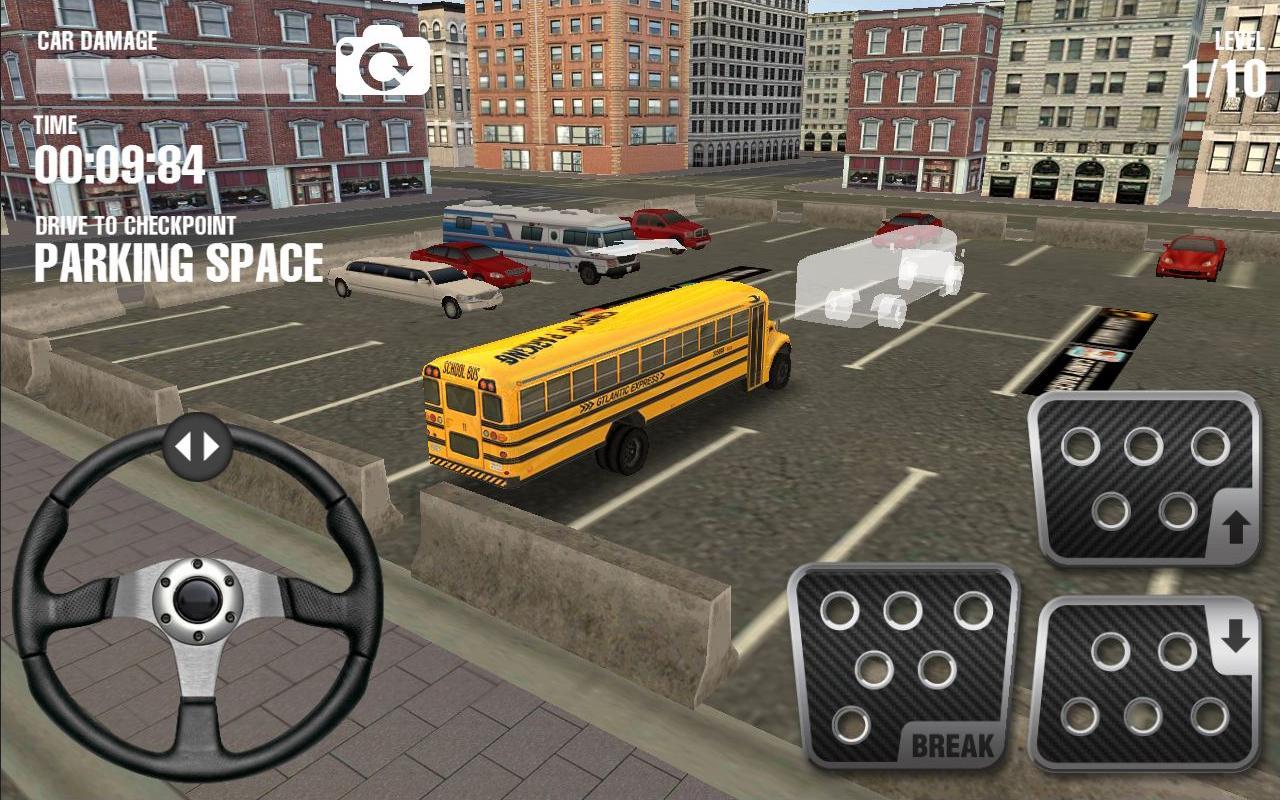Tap the DRIVE TO CHECKPOINT text
Screen dimensions: 1280x800
pos(135,227)
